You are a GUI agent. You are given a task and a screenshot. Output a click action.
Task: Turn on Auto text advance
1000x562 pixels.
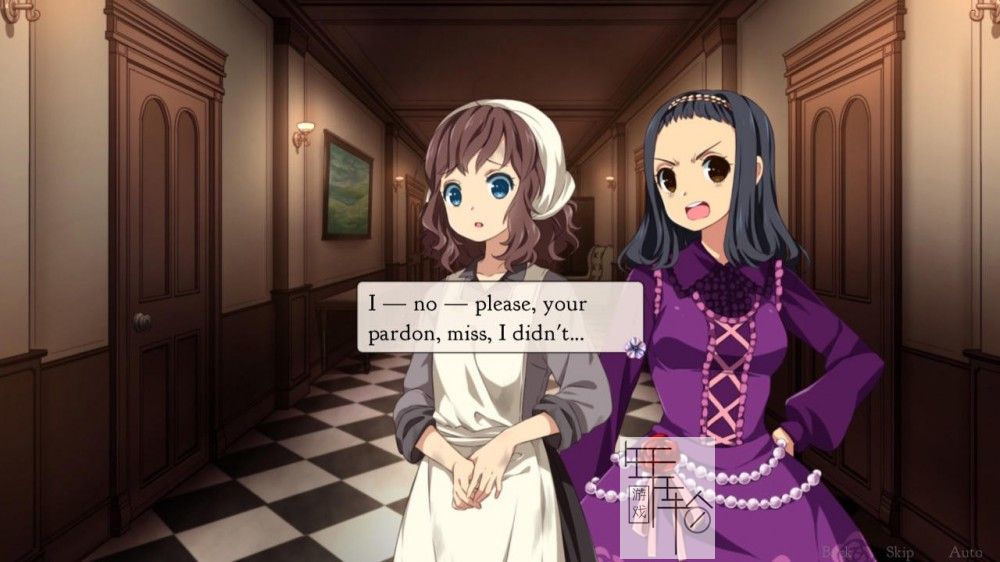tap(965, 551)
